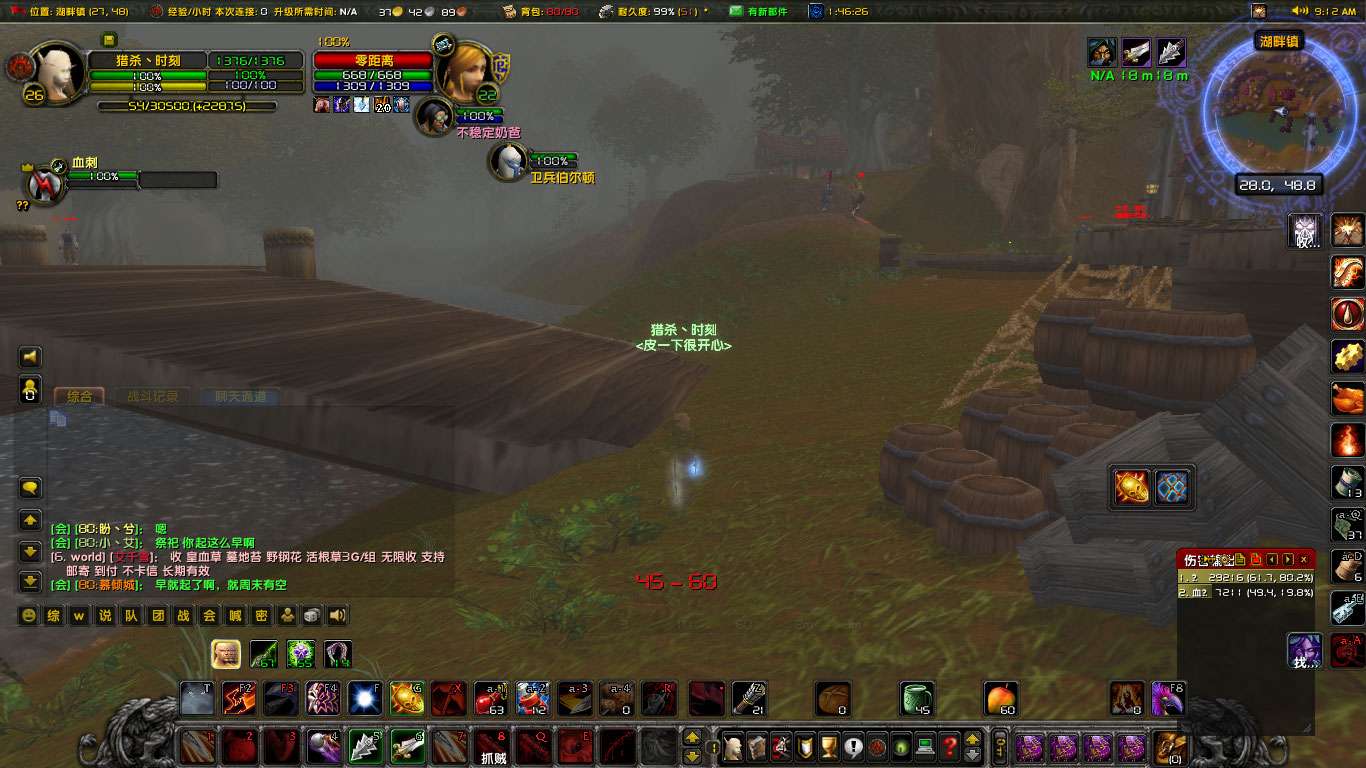The width and height of the screenshot is (1366, 768).
Task: Open the character info portrait icon in micro menu
Action: tap(733, 747)
